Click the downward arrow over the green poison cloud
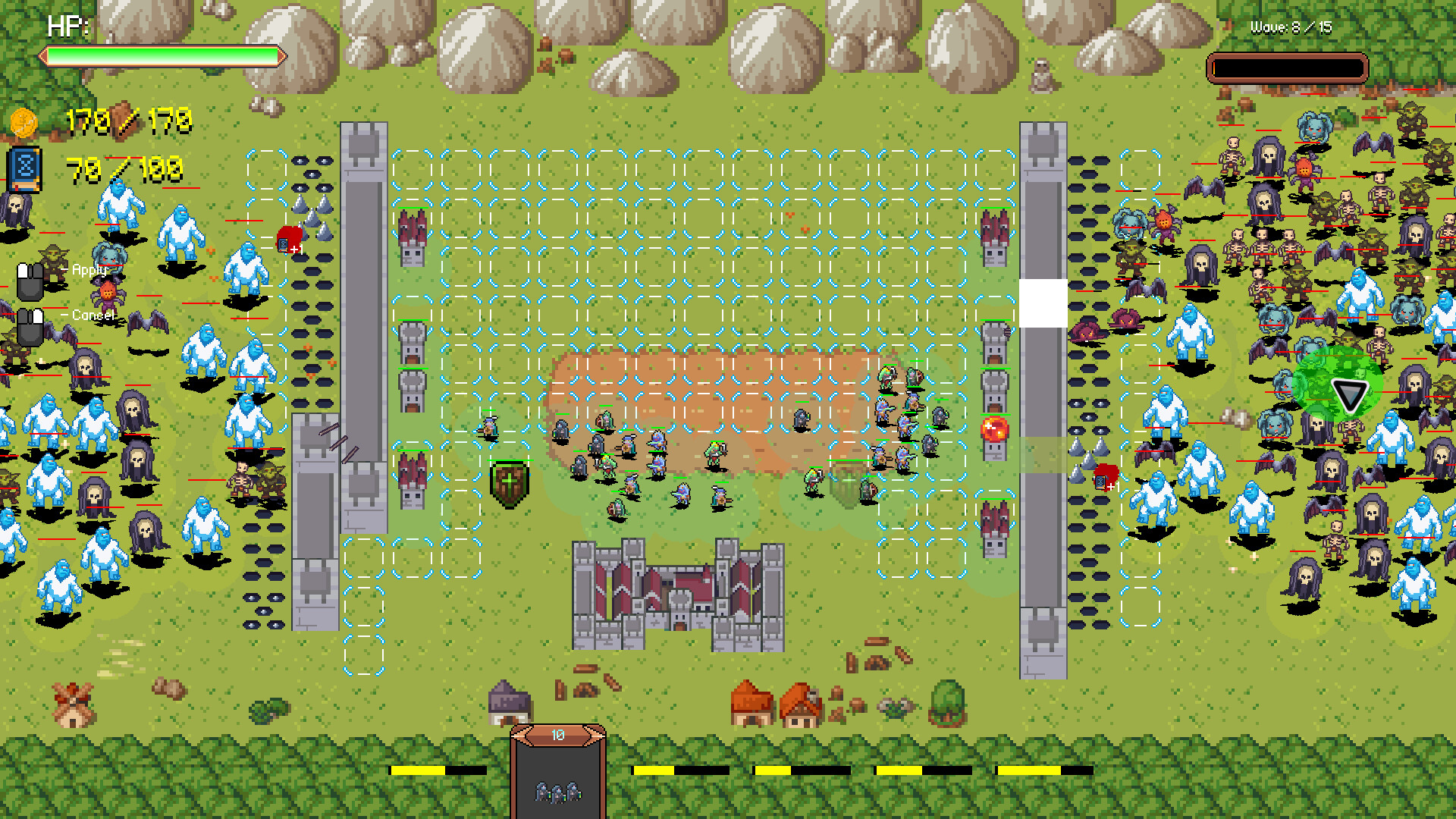This screenshot has width=1456, height=819. [x=1348, y=395]
